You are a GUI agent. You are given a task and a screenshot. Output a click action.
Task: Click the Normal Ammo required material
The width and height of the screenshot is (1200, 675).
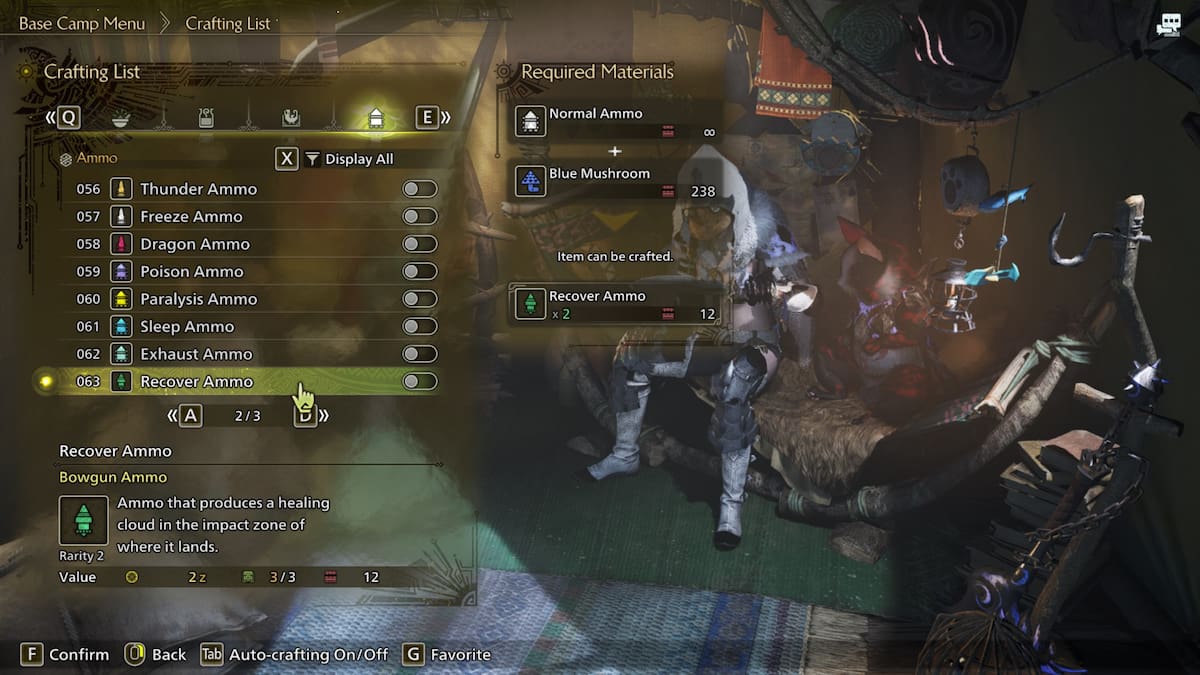(x=615, y=122)
